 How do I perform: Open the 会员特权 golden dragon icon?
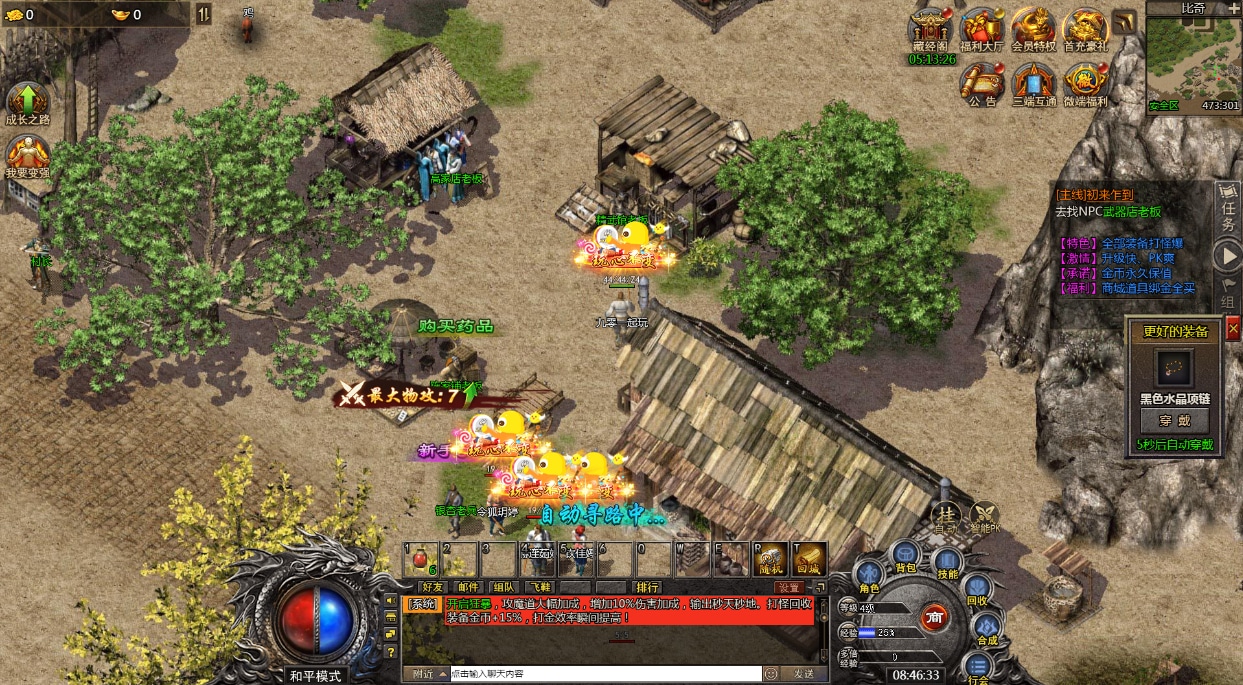[1032, 28]
